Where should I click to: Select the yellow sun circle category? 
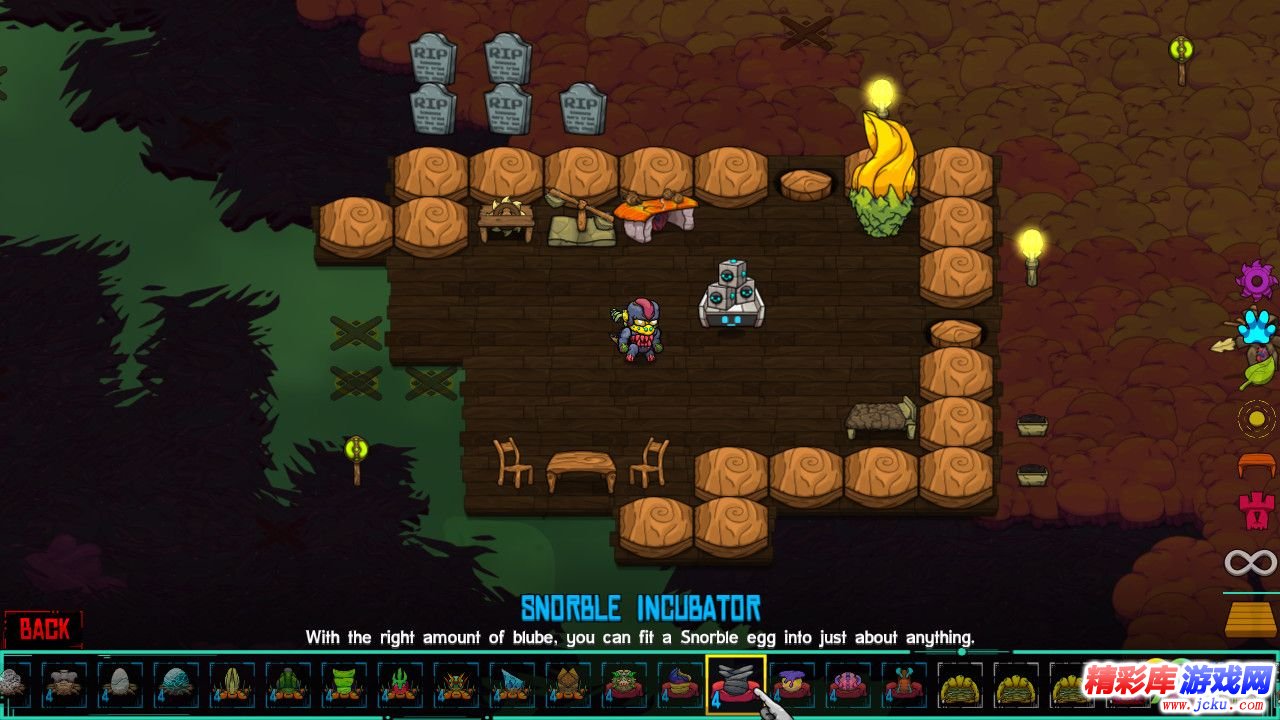pos(1256,419)
